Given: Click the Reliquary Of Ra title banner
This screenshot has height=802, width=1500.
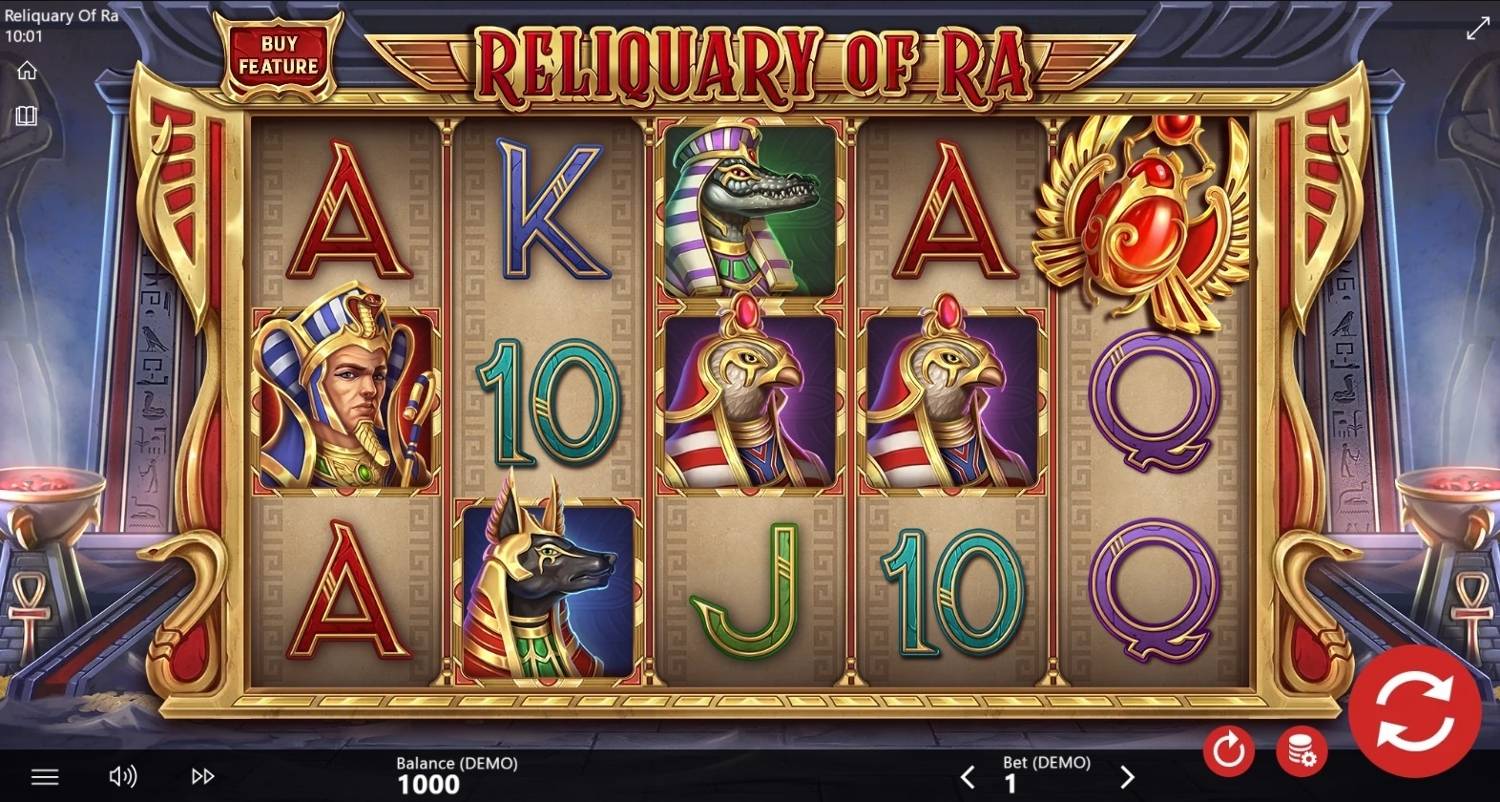Looking at the screenshot, I should coord(750,60).
